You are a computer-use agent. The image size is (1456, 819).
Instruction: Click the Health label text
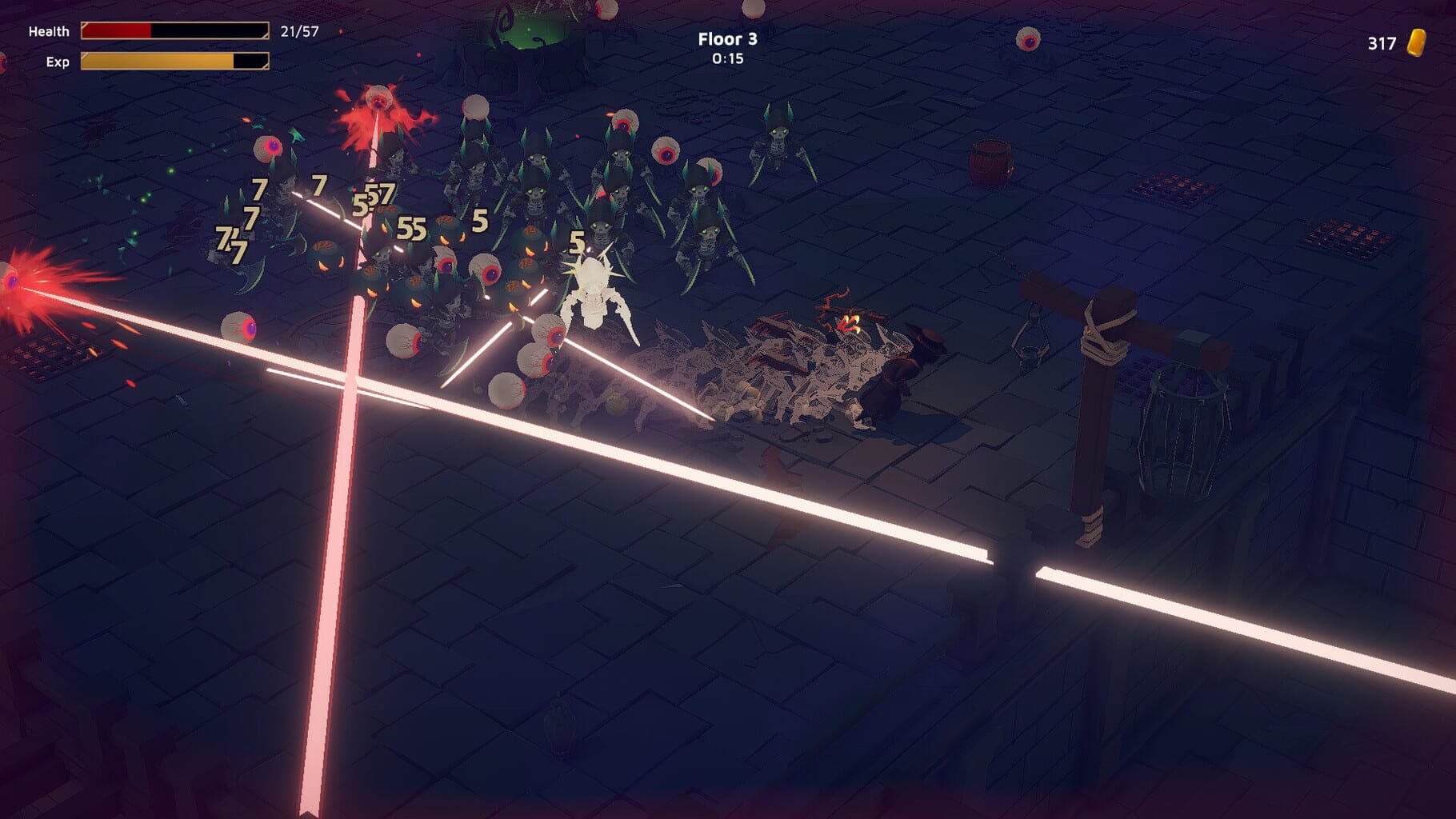tap(46, 31)
